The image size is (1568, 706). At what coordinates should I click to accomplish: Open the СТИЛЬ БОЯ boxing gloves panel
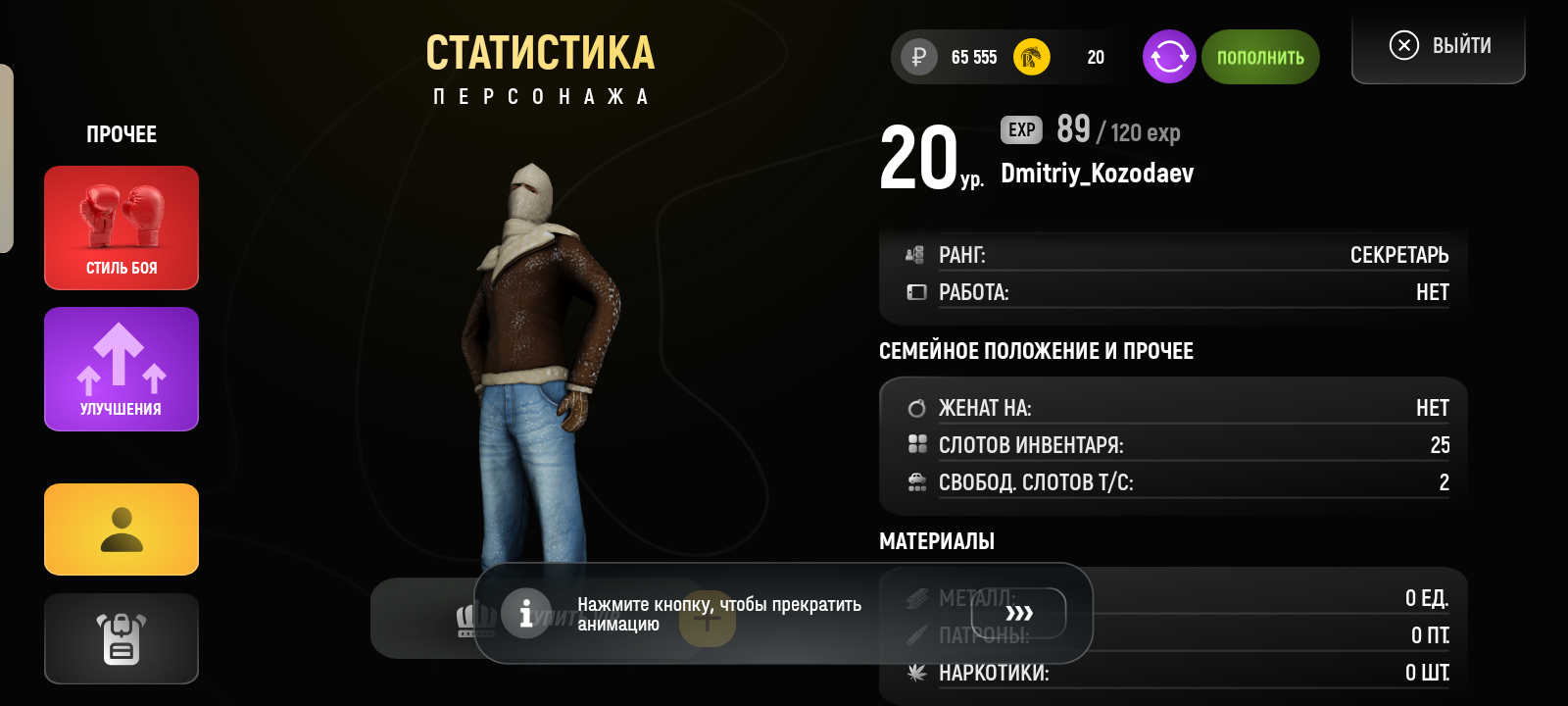tap(121, 227)
